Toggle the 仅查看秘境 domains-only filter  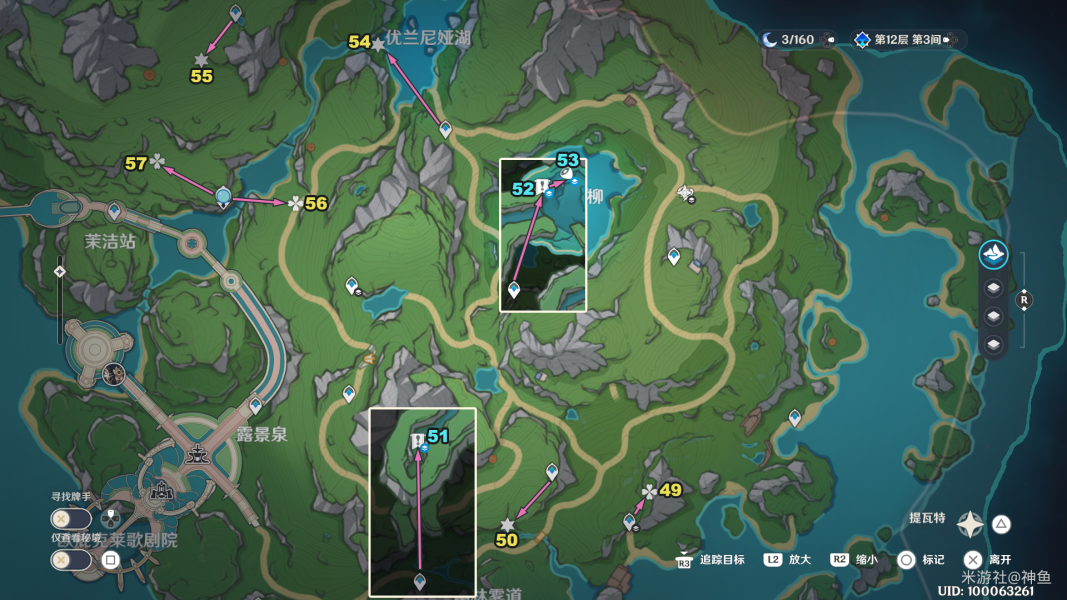click(73, 560)
